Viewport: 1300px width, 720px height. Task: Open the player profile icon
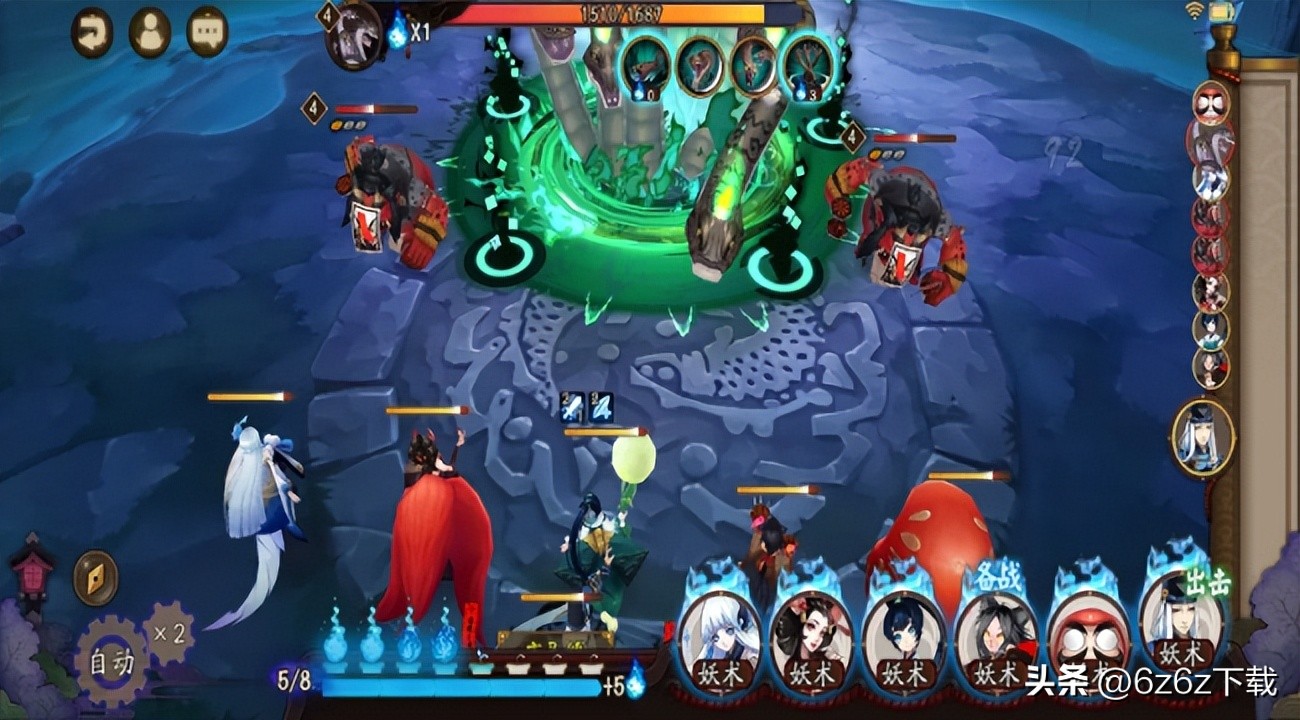pos(150,33)
